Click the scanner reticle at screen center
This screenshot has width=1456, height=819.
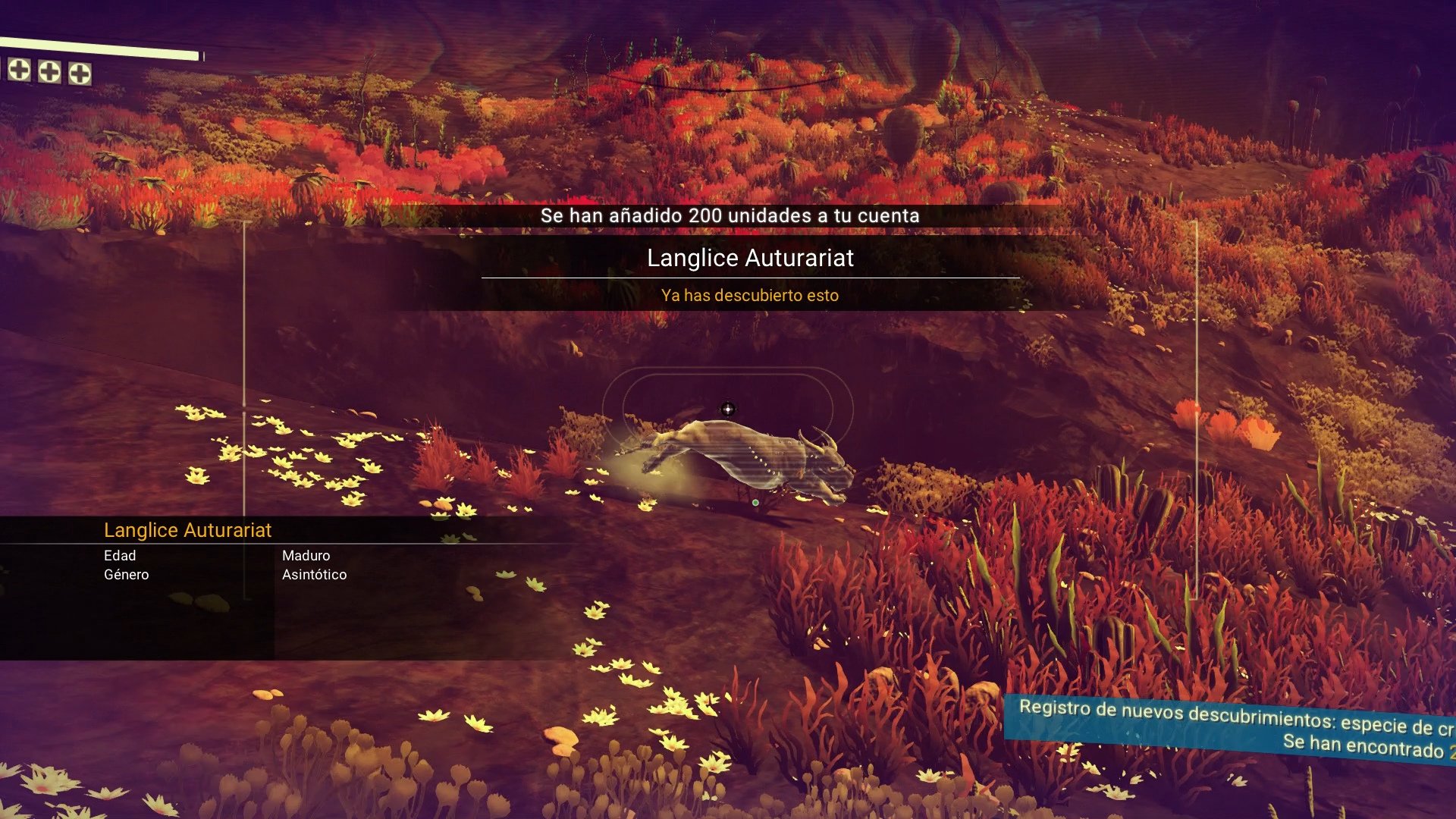(729, 409)
